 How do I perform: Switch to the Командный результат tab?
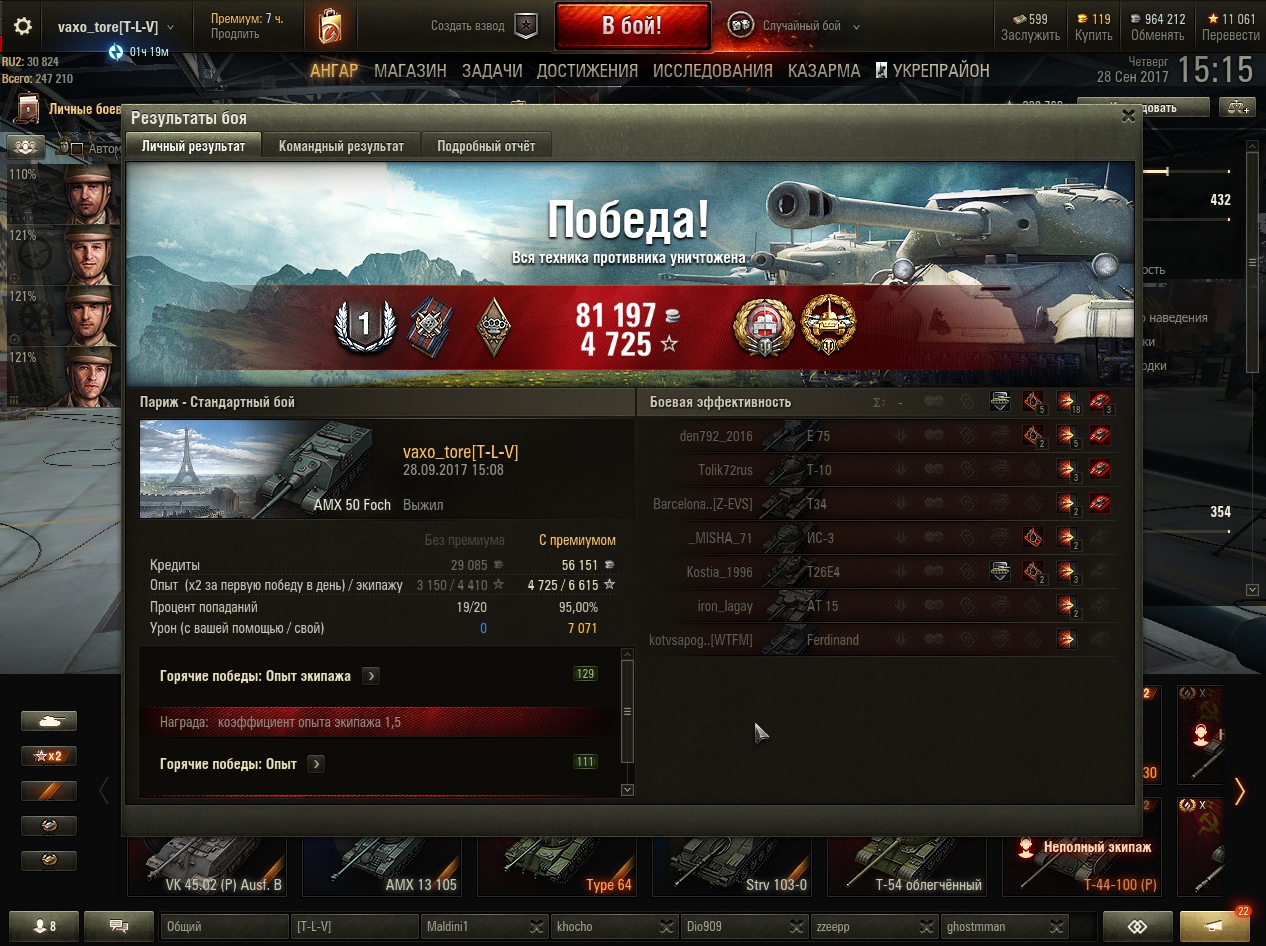[341, 146]
